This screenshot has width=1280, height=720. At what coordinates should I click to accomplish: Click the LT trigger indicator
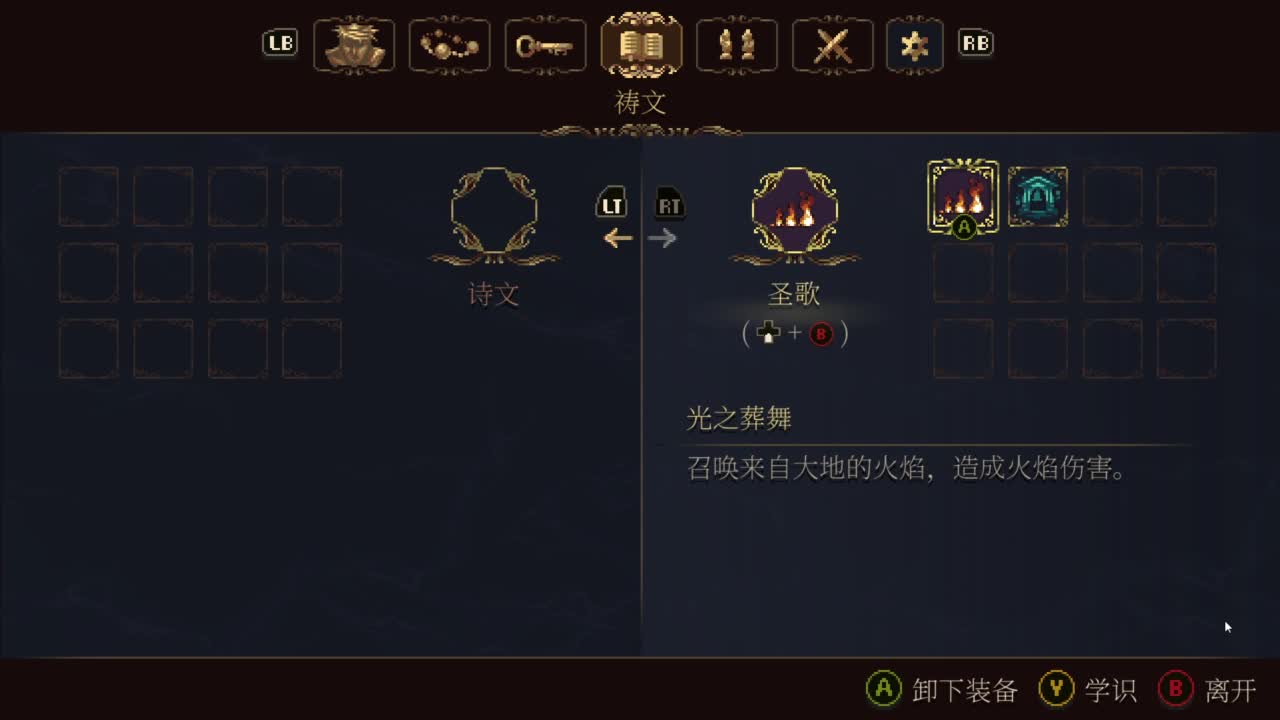tap(612, 204)
